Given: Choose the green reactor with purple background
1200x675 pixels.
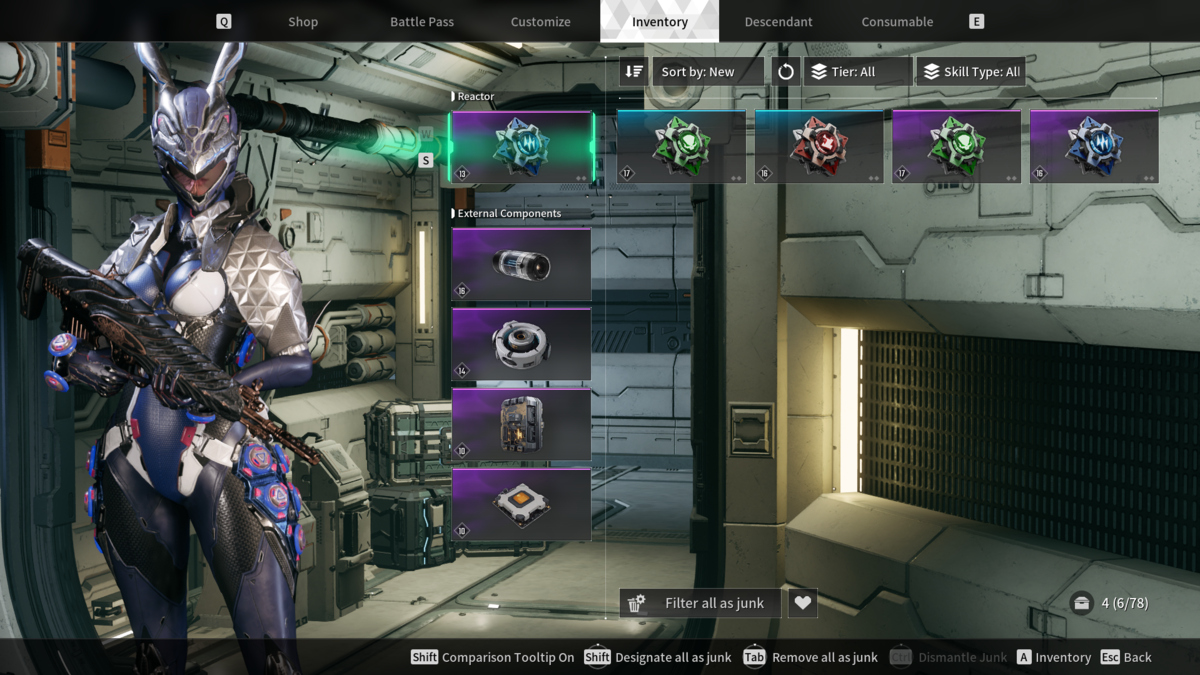Looking at the screenshot, I should (957, 147).
